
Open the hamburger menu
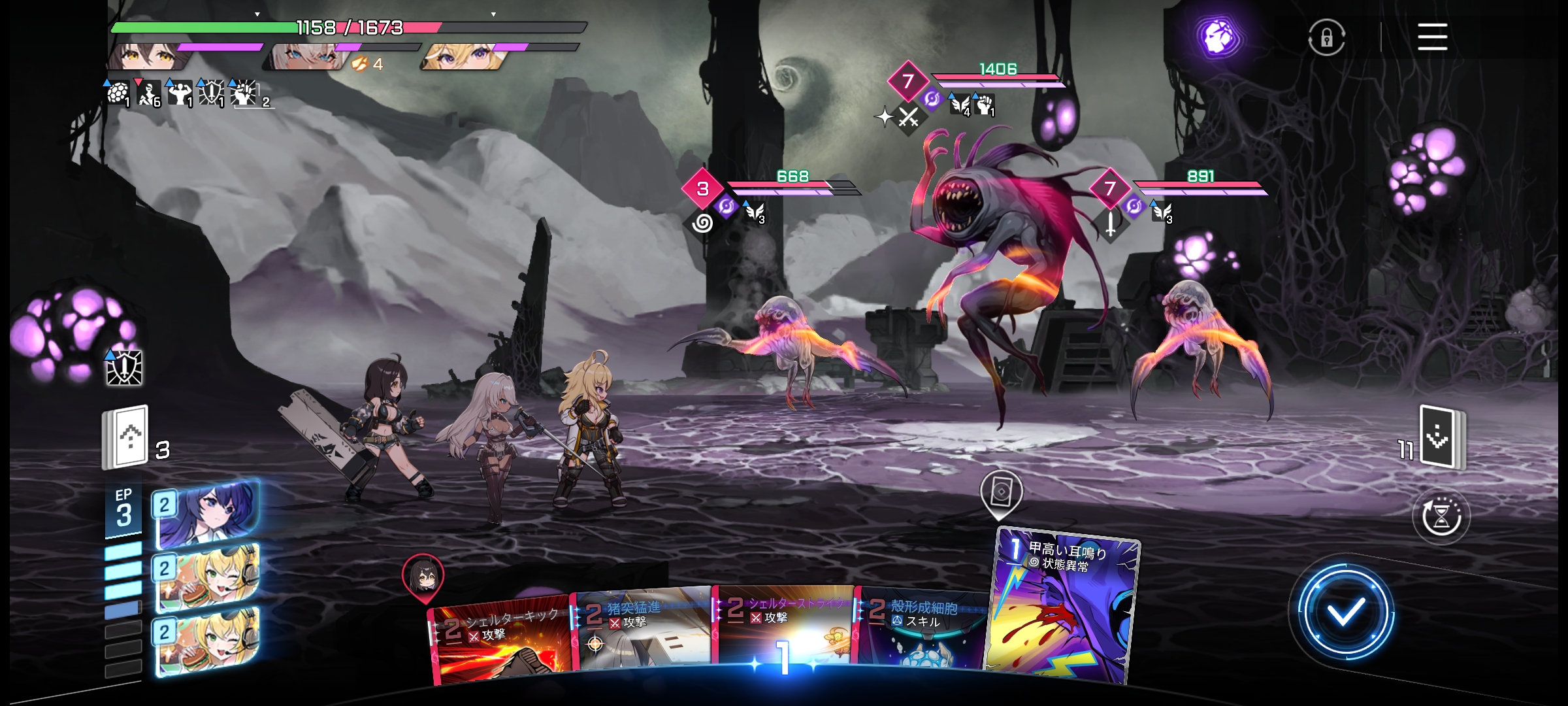pos(1432,37)
